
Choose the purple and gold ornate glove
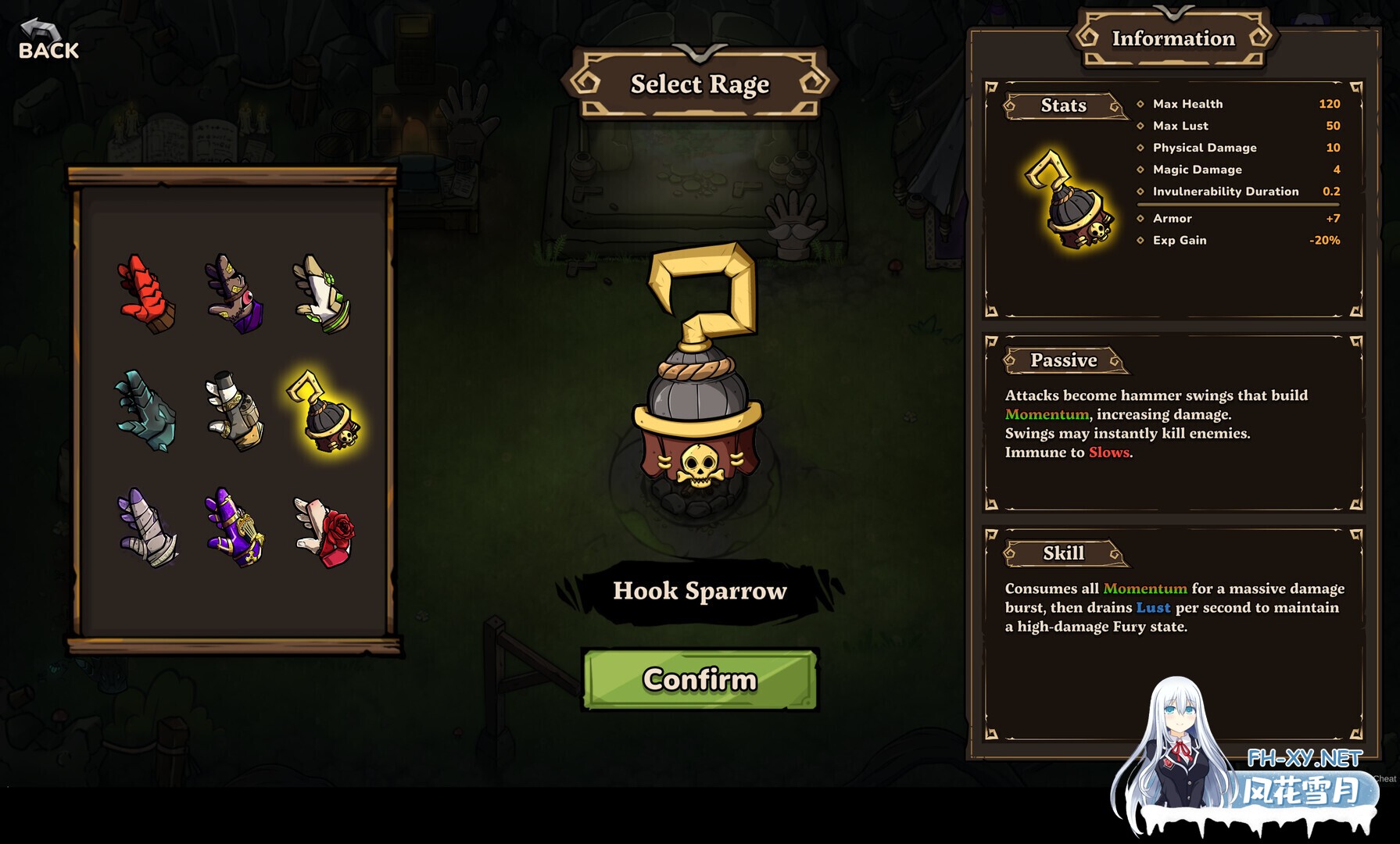click(235, 527)
